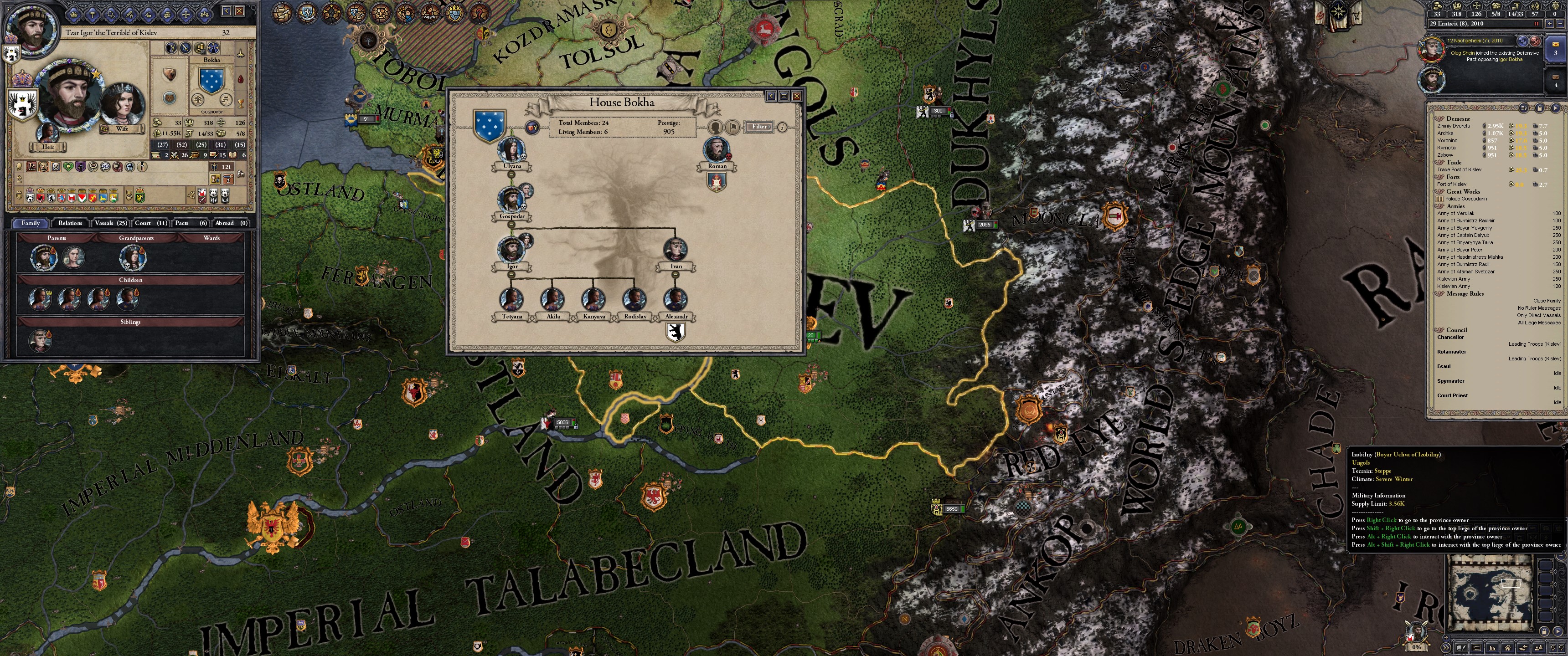Image resolution: width=1568 pixels, height=656 pixels.
Task: Click the scissors icon beside the Bokha crest
Action: (171, 48)
